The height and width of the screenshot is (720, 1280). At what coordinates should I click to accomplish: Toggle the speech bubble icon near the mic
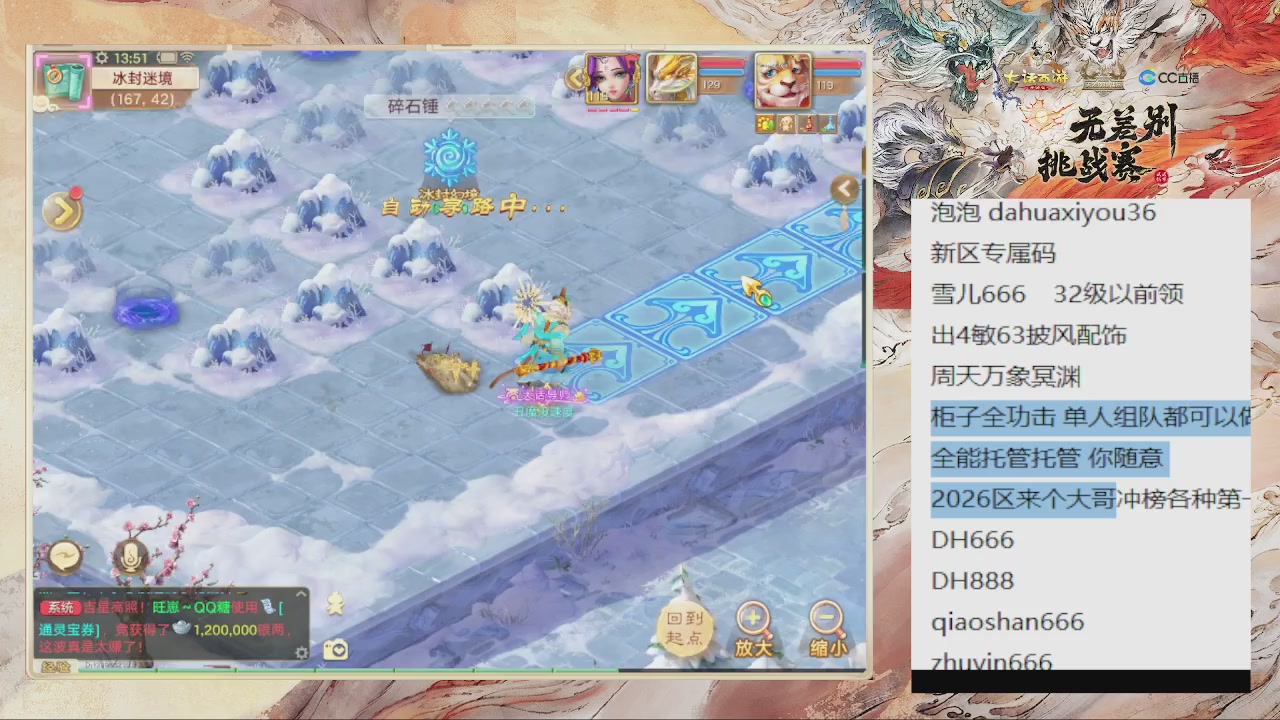tap(65, 555)
